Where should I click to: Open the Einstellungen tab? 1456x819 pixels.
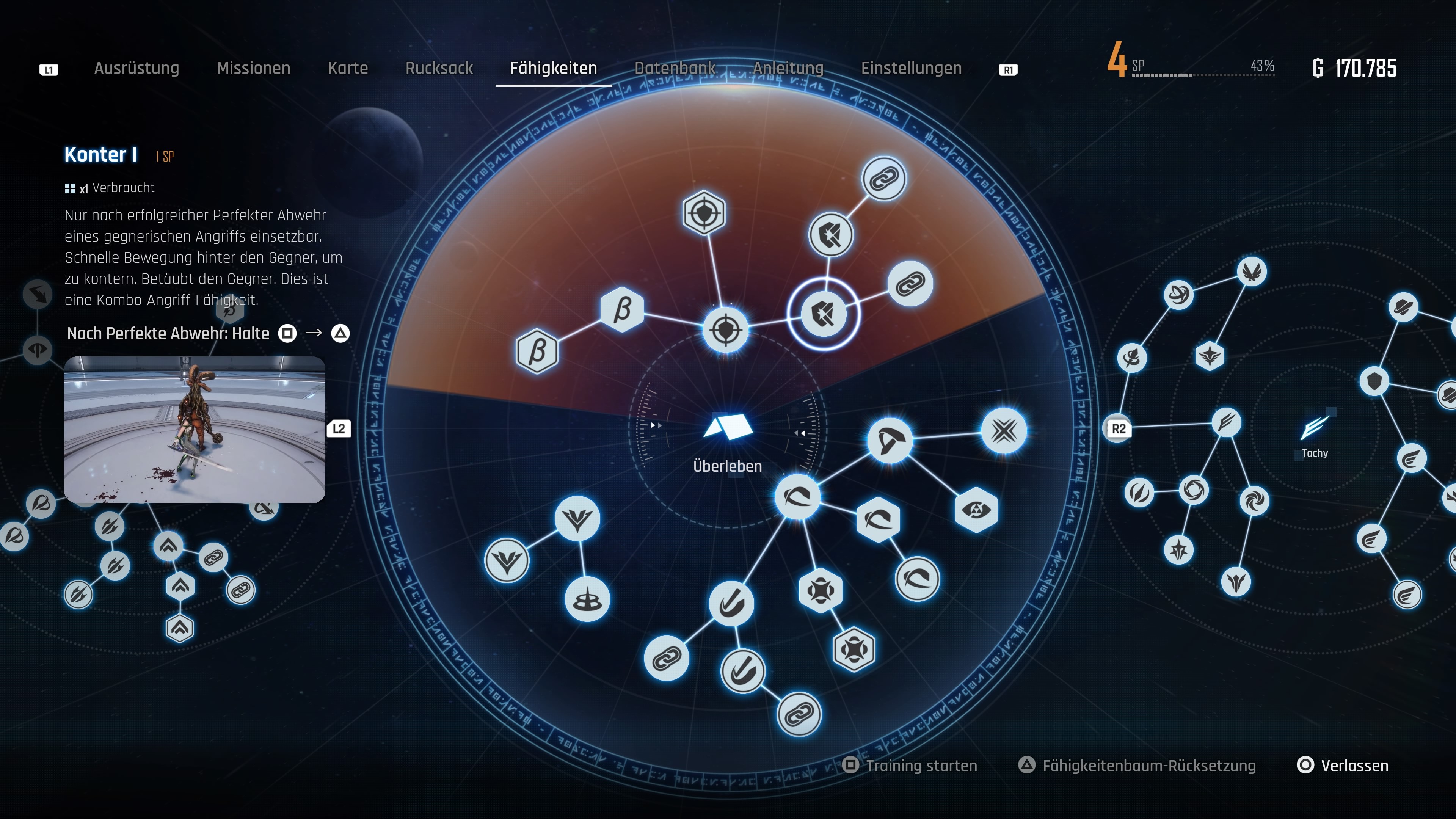pos(911,68)
